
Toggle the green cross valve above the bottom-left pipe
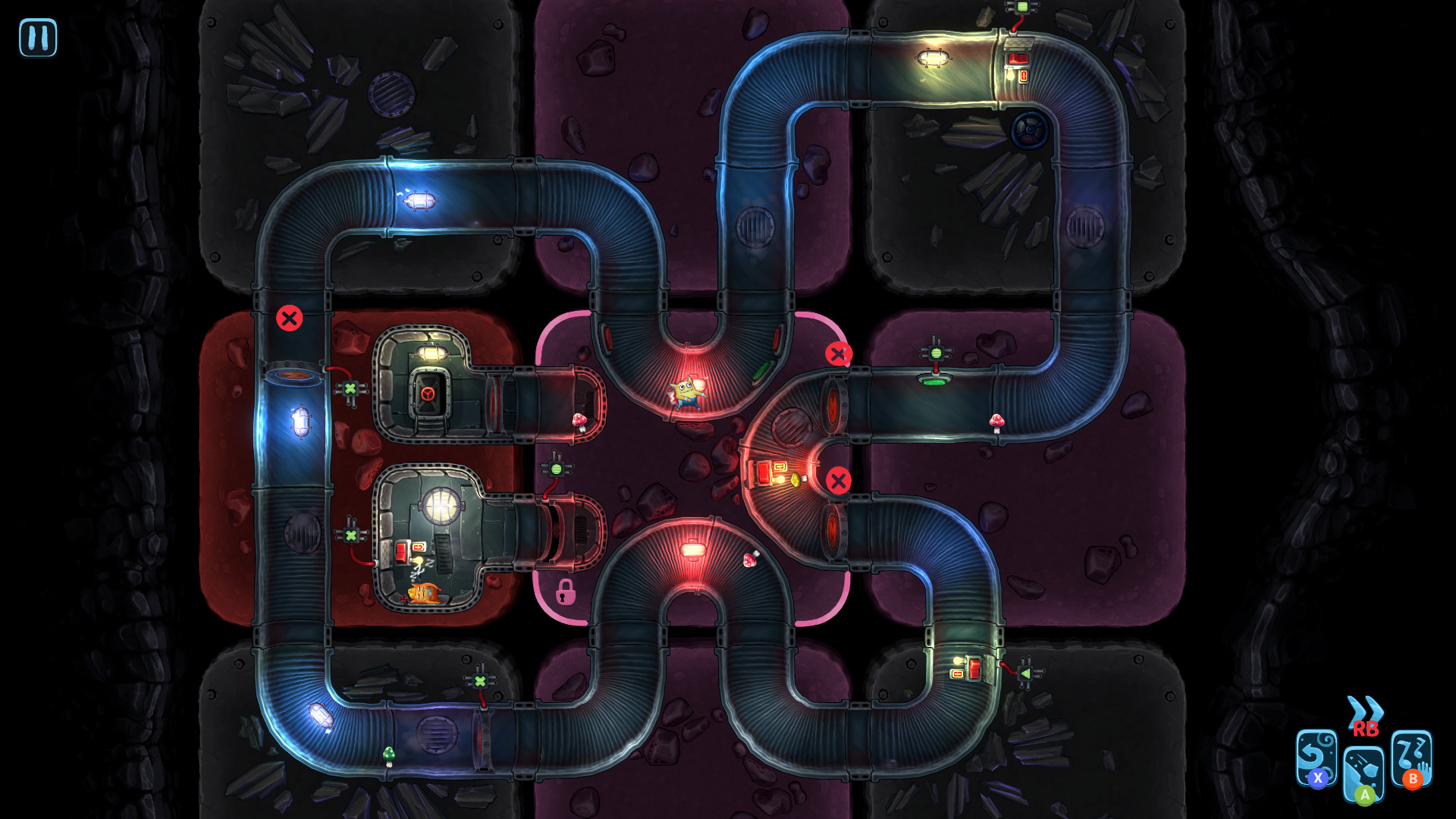click(x=480, y=680)
